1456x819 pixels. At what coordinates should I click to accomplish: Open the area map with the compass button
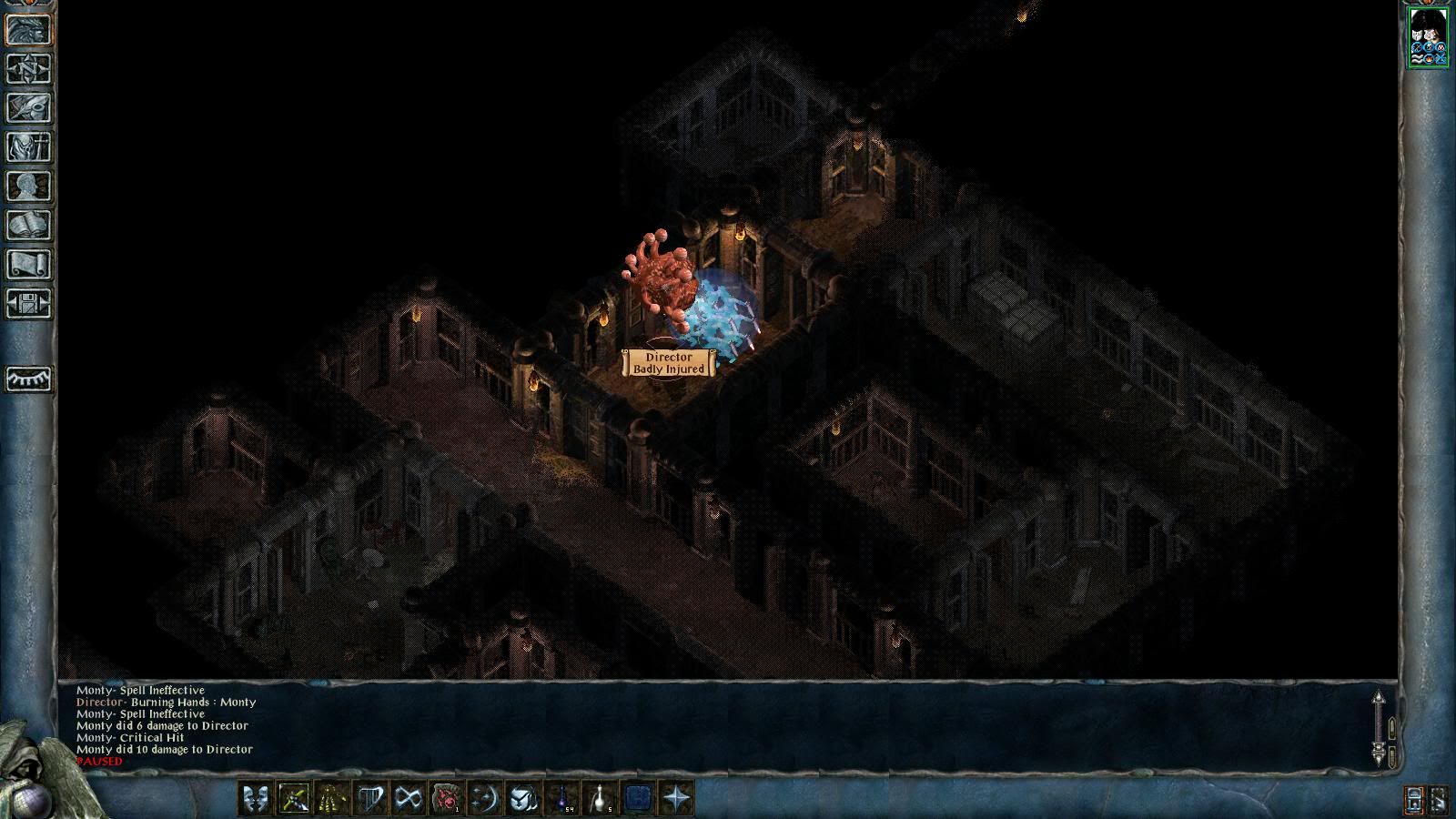pos(28,68)
